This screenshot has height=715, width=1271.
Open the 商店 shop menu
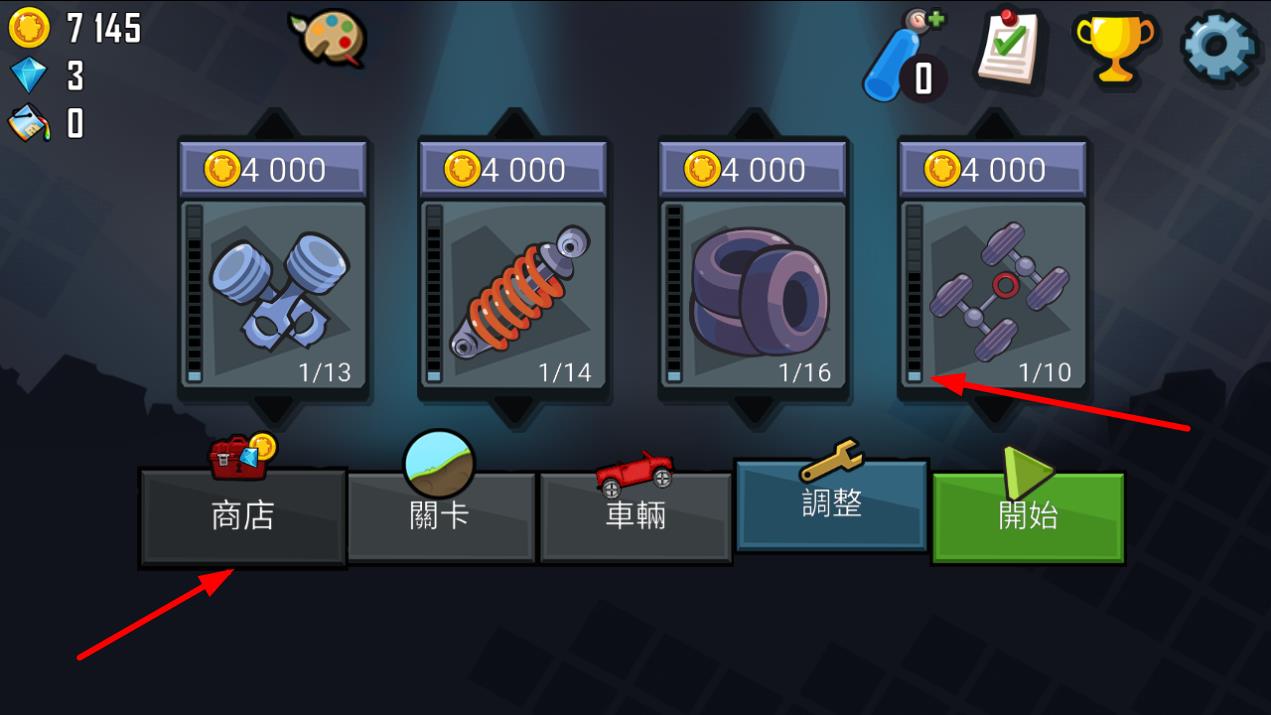point(243,517)
